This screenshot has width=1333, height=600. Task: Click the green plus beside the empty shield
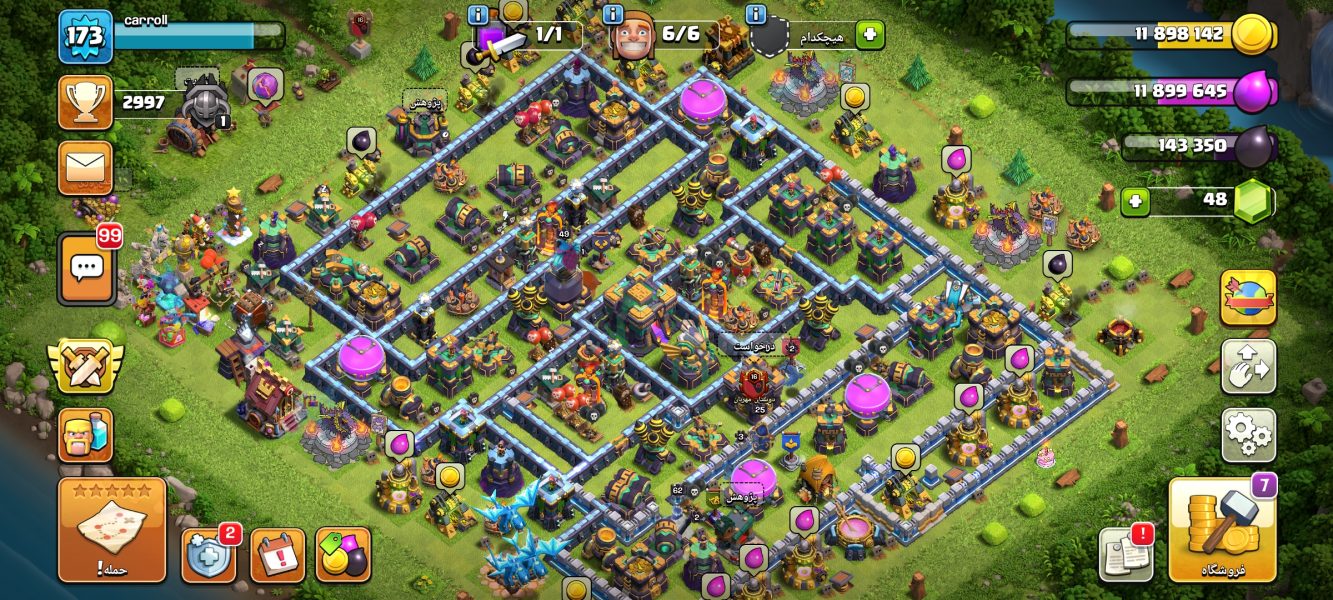(x=869, y=34)
